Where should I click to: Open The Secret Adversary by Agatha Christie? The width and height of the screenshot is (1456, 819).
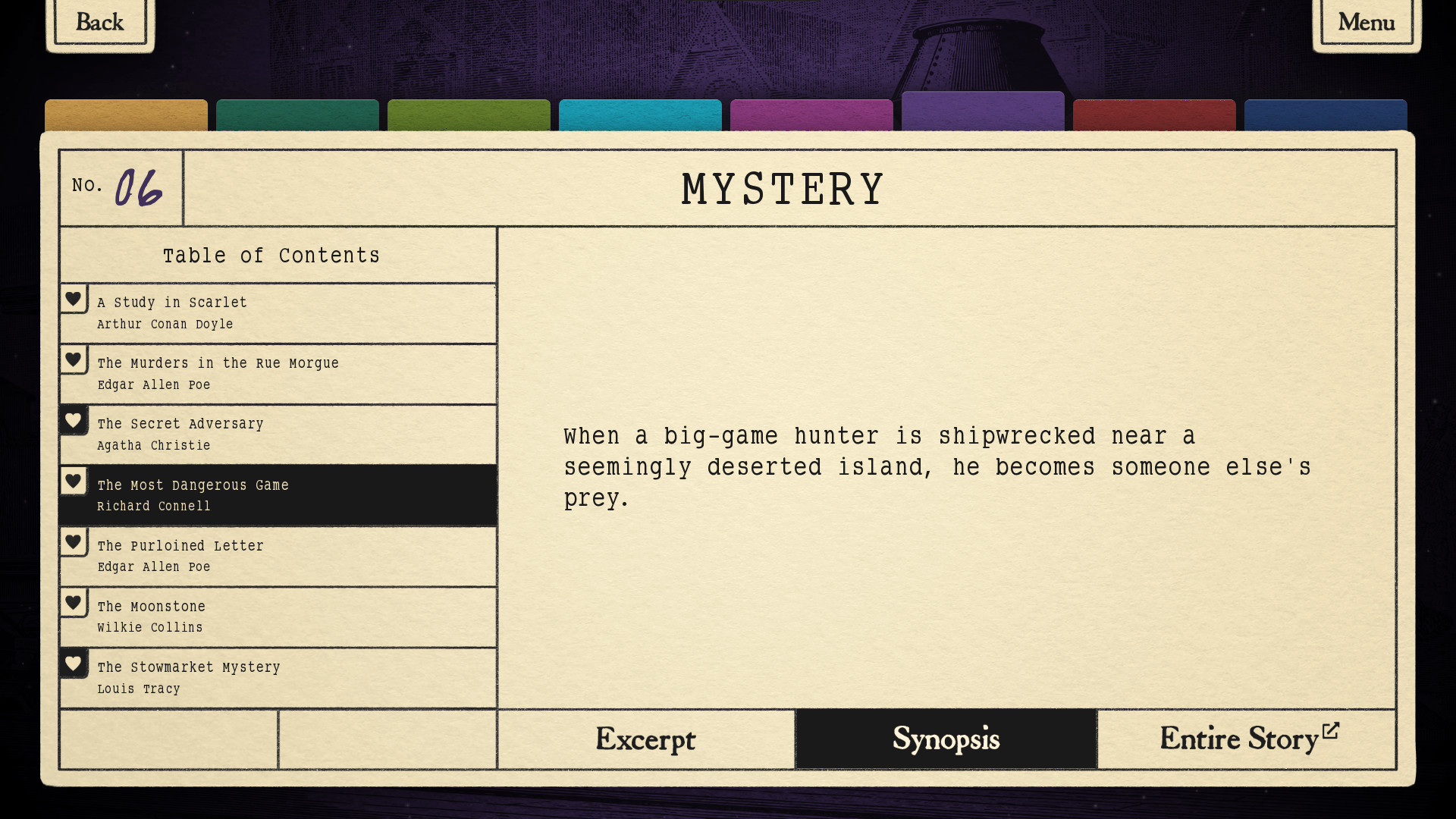click(x=288, y=434)
